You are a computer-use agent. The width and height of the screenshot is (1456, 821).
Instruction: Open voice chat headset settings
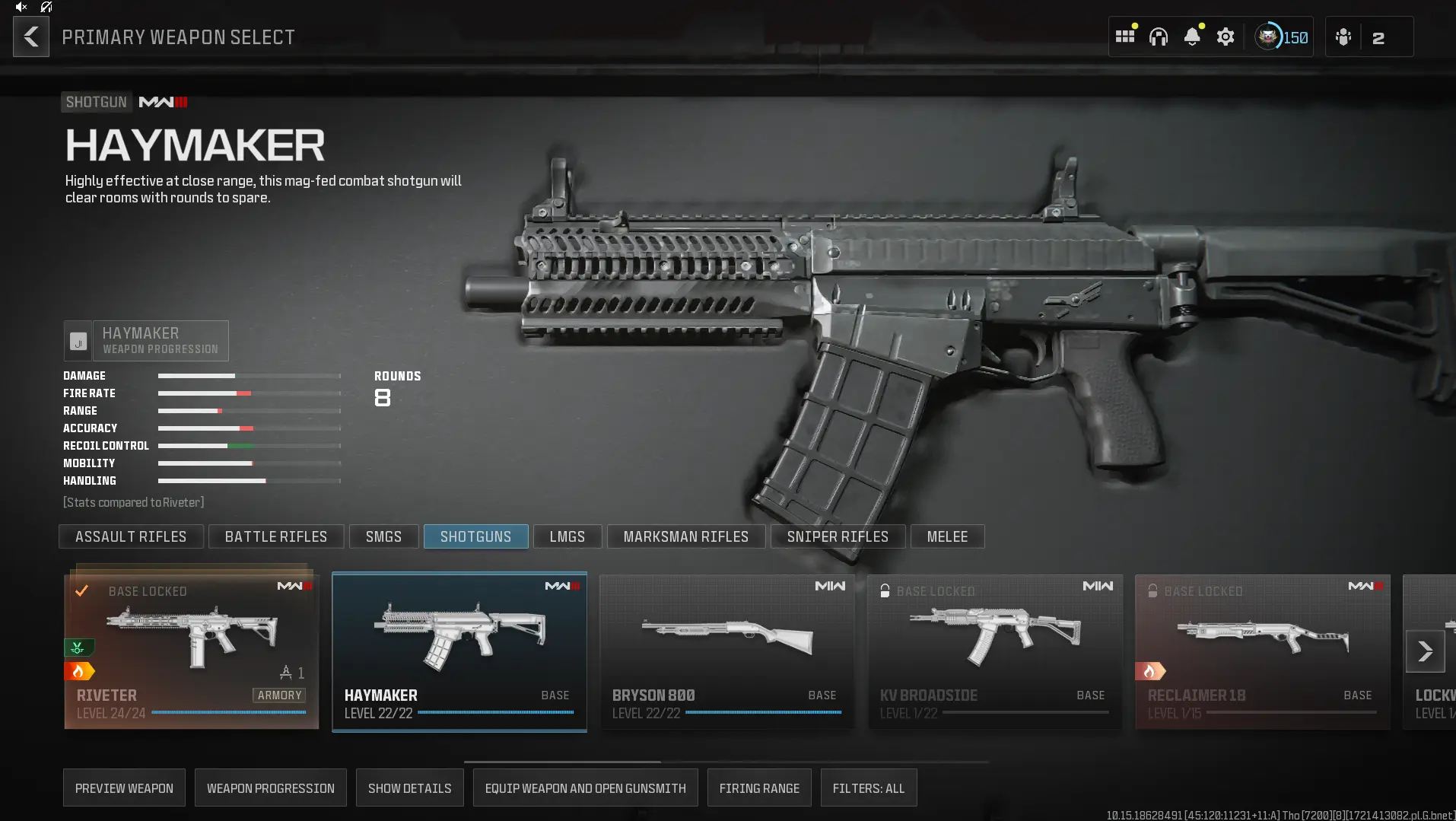point(1158,36)
